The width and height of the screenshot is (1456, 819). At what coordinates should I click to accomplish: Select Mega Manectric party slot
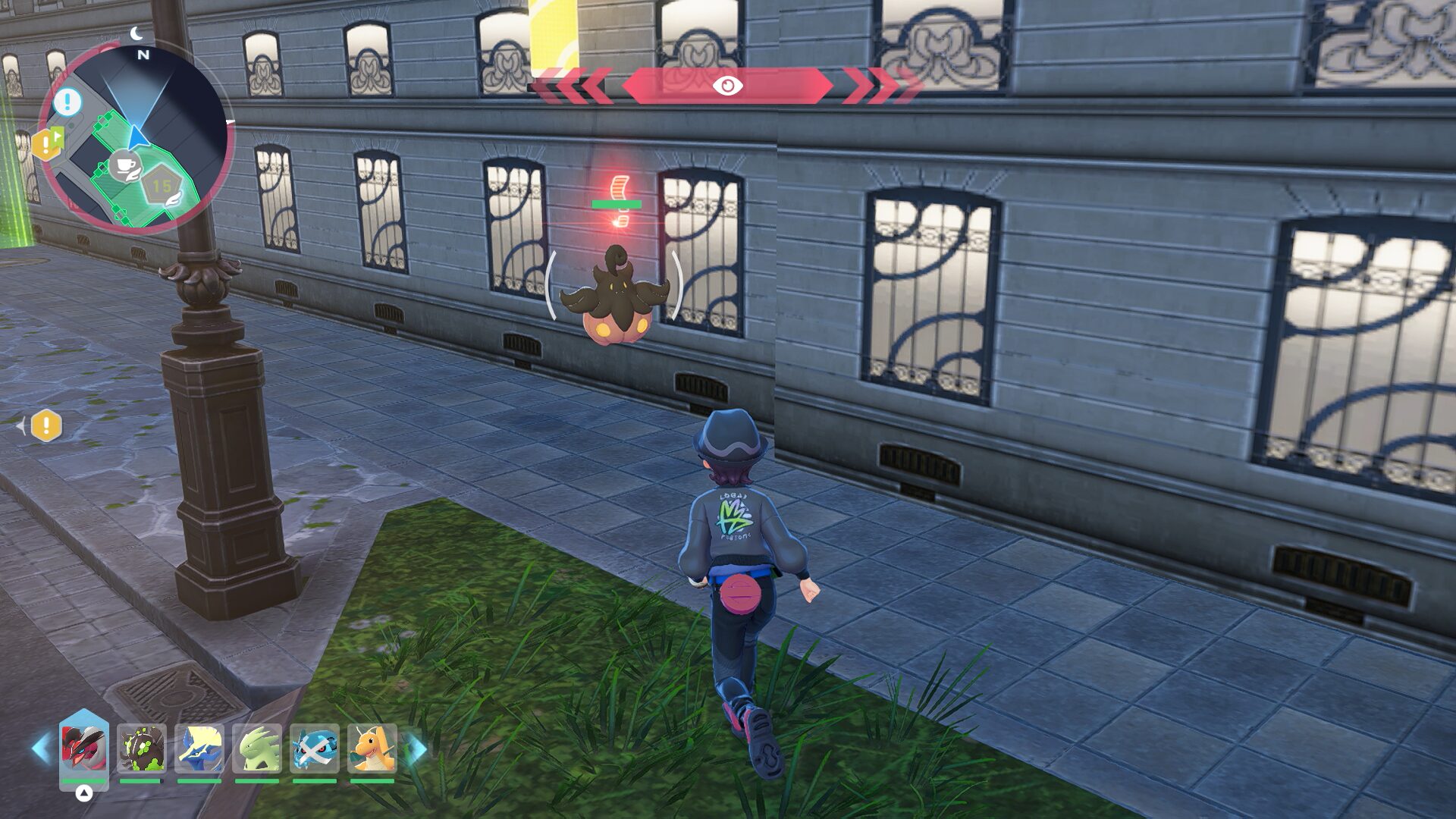coord(199,748)
